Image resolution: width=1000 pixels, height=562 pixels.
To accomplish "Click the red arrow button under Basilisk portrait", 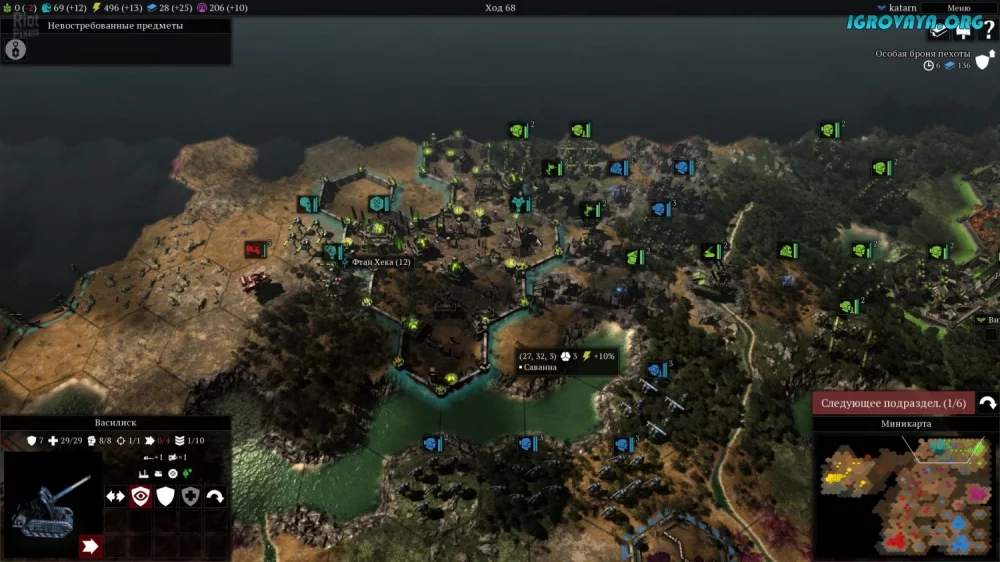I will coord(91,546).
